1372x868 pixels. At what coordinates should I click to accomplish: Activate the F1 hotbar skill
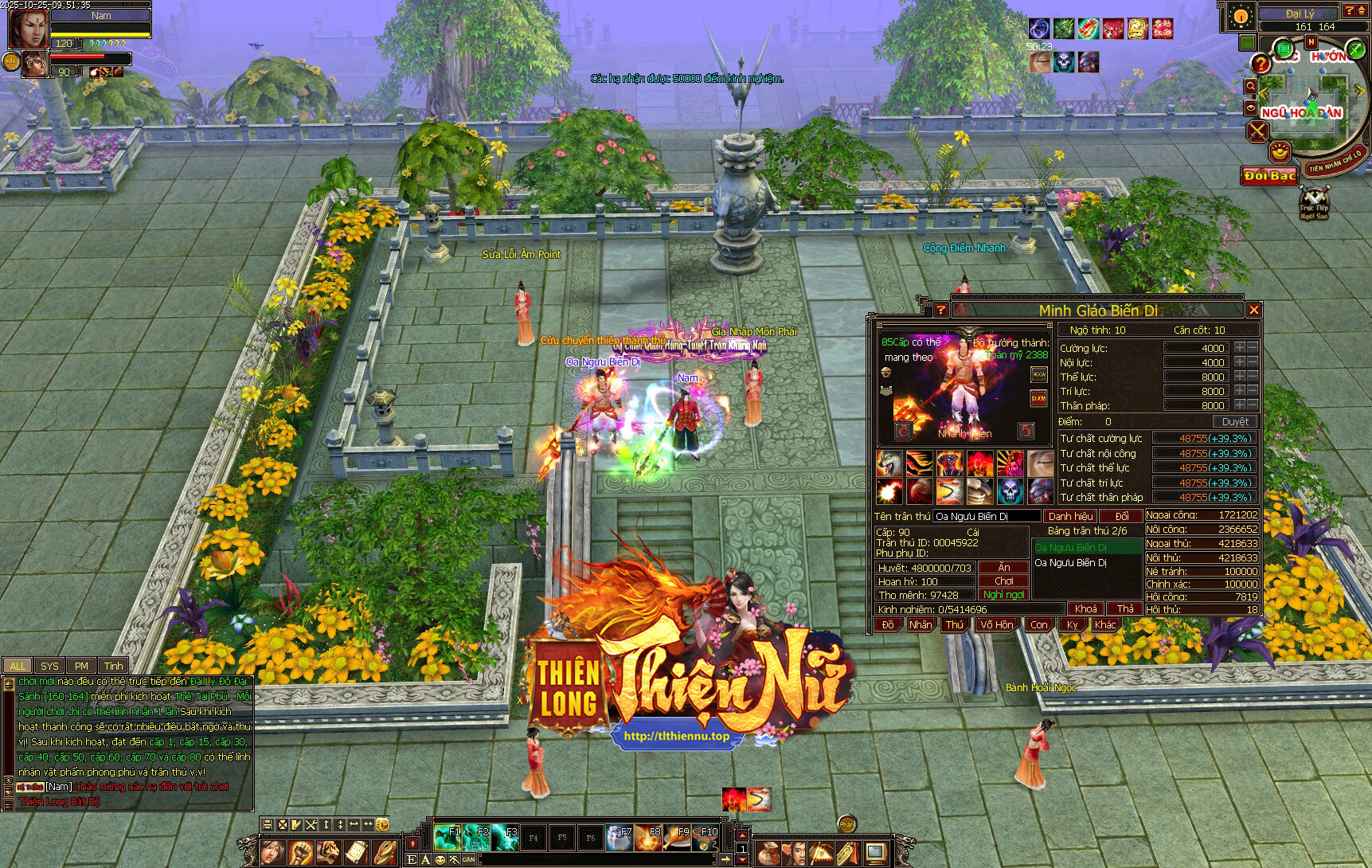click(x=447, y=837)
